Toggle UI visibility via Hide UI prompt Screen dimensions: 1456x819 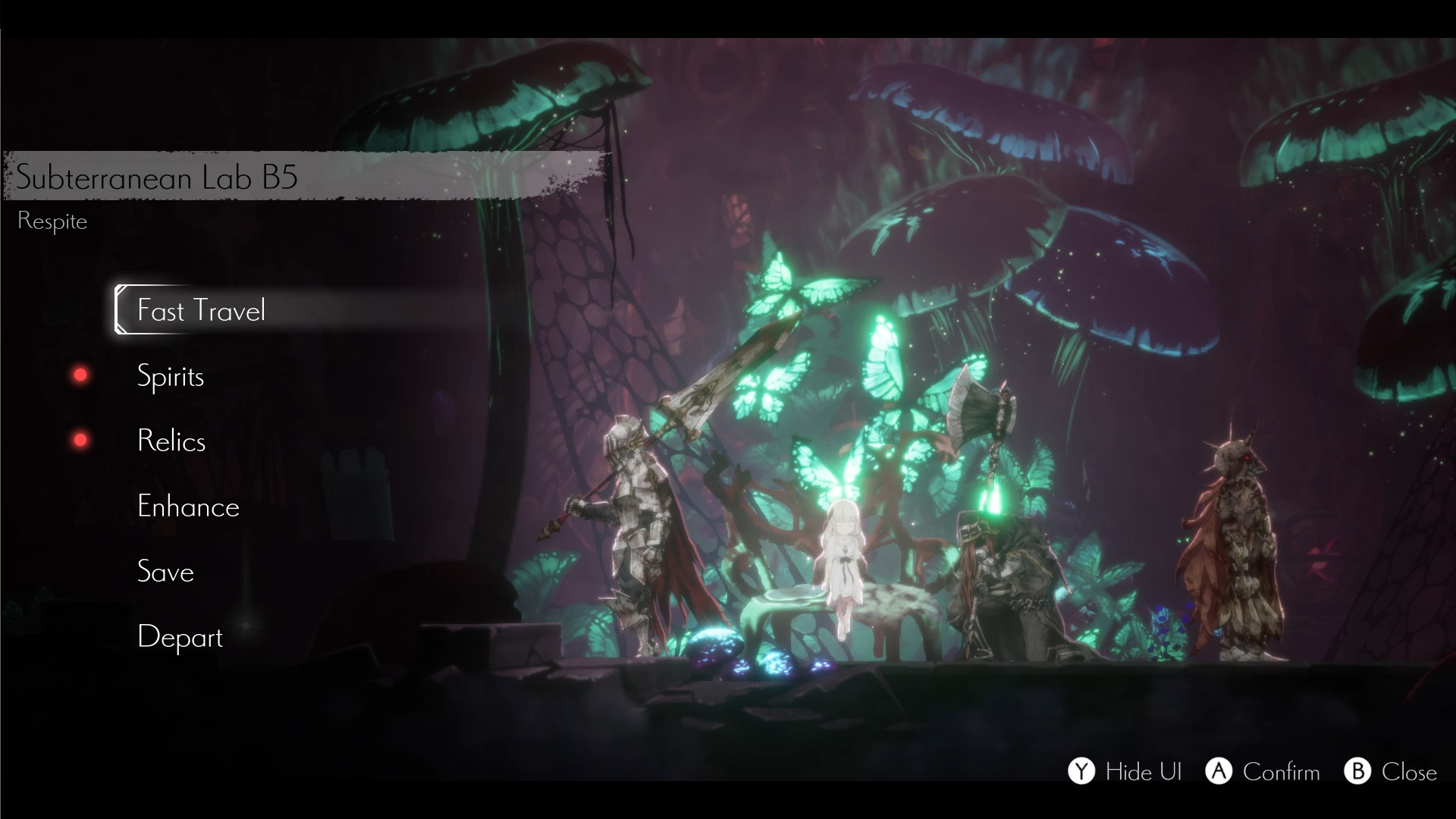coord(1126,773)
